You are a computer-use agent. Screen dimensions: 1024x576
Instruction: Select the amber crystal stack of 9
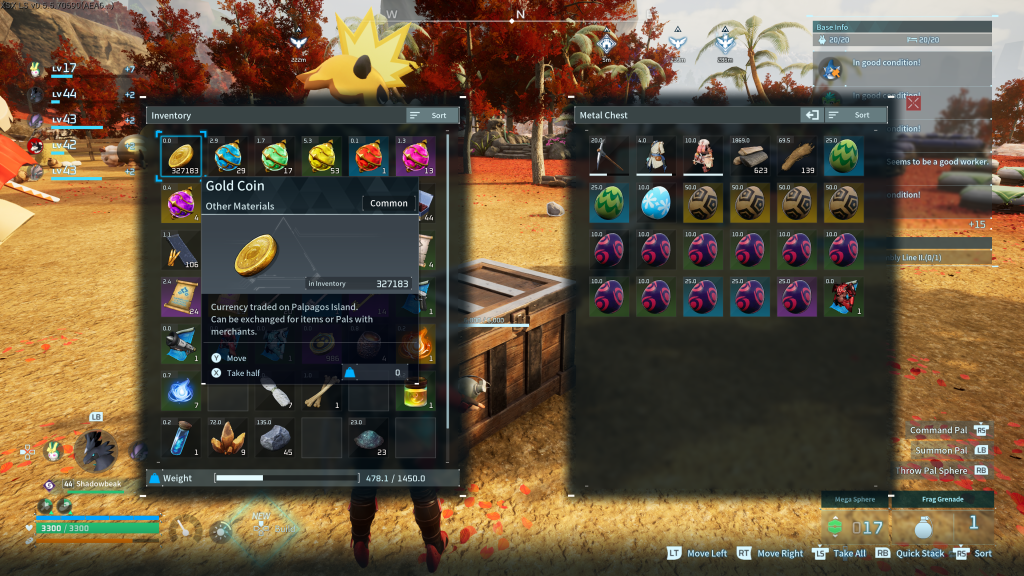pos(228,437)
